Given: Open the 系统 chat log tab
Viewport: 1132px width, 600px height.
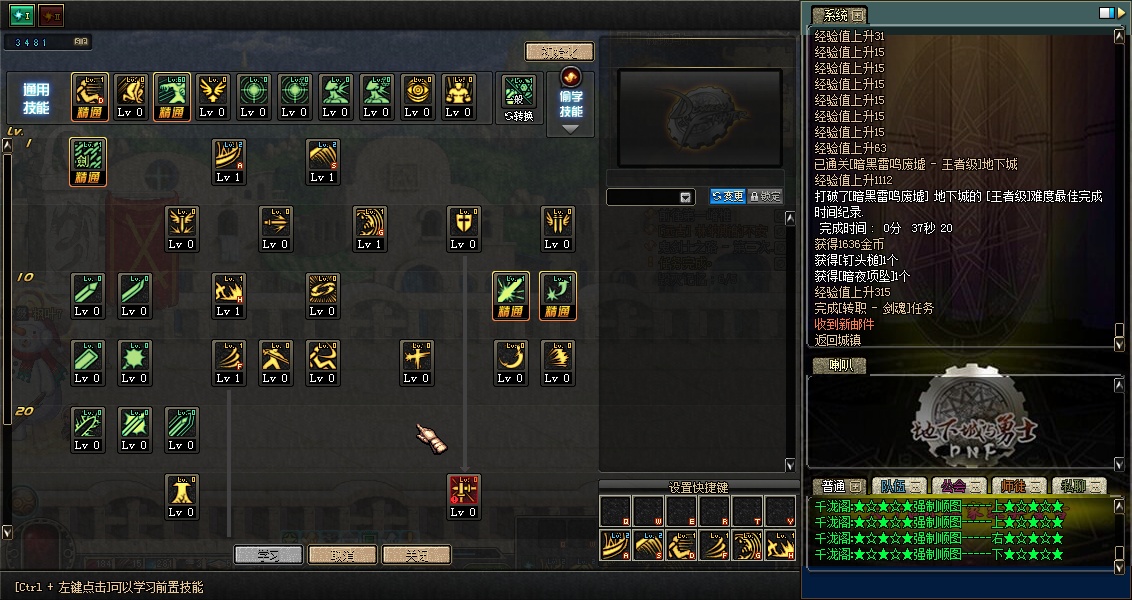Looking at the screenshot, I should pyautogui.click(x=839, y=15).
